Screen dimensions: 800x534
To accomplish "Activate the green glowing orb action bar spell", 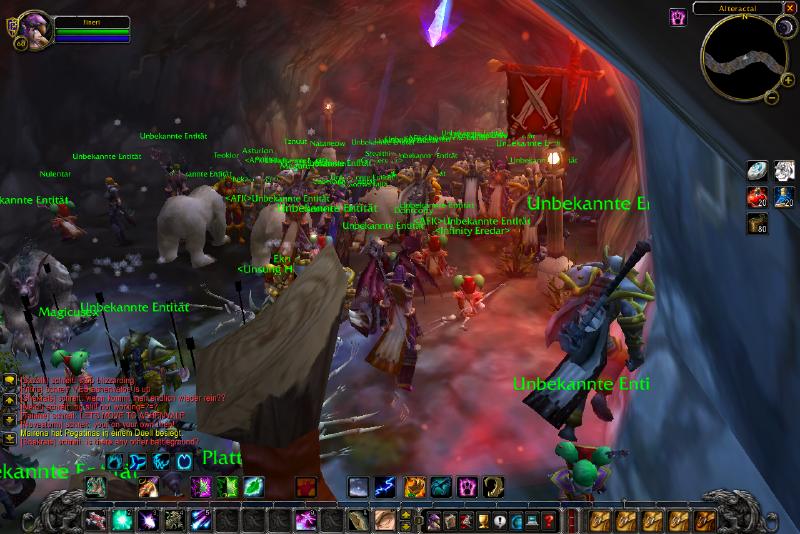I will [122, 520].
